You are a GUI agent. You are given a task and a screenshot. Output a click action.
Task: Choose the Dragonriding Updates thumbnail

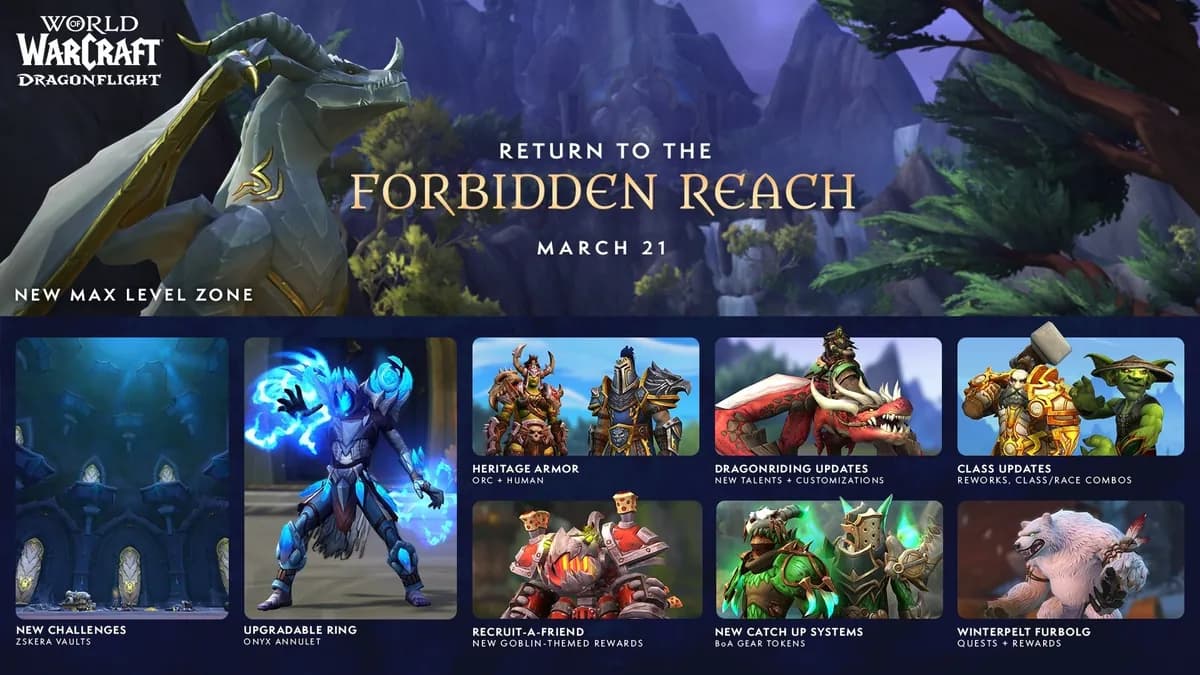[828, 396]
